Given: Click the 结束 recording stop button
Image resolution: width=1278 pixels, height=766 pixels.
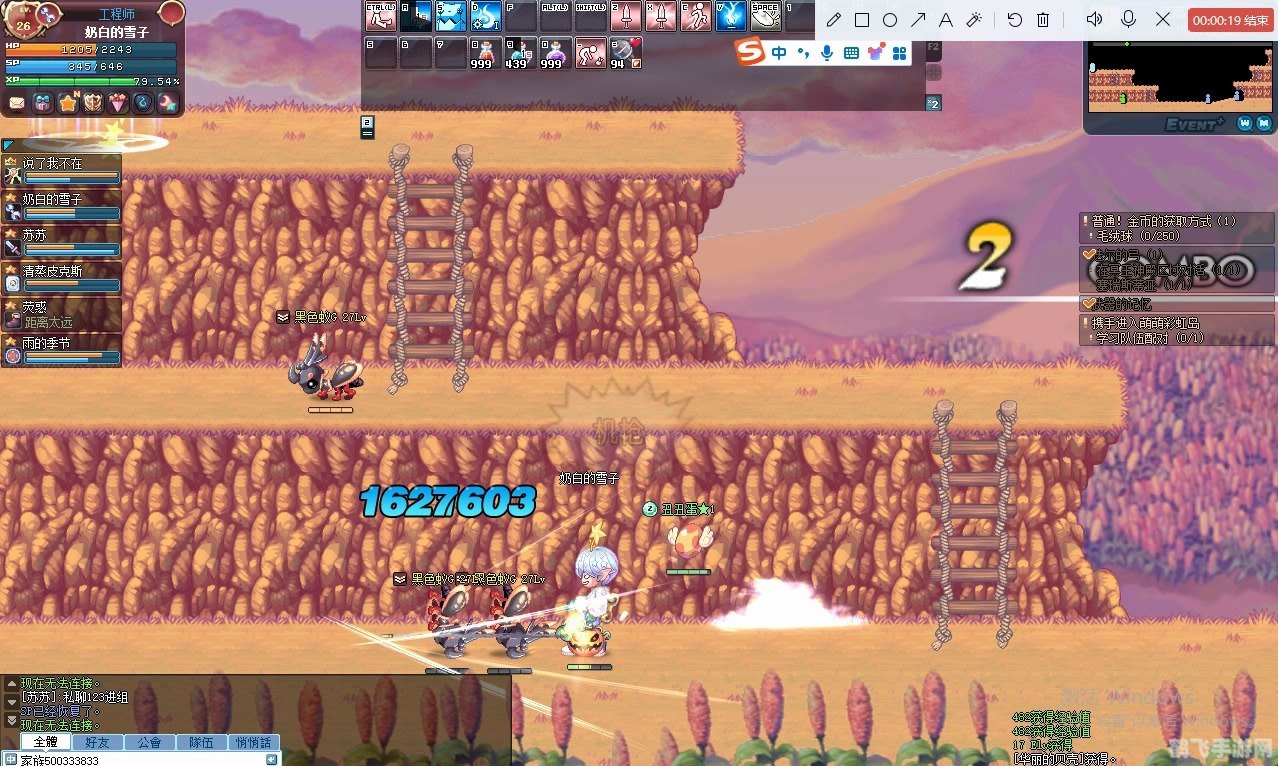Looking at the screenshot, I should pyautogui.click(x=1230, y=20).
